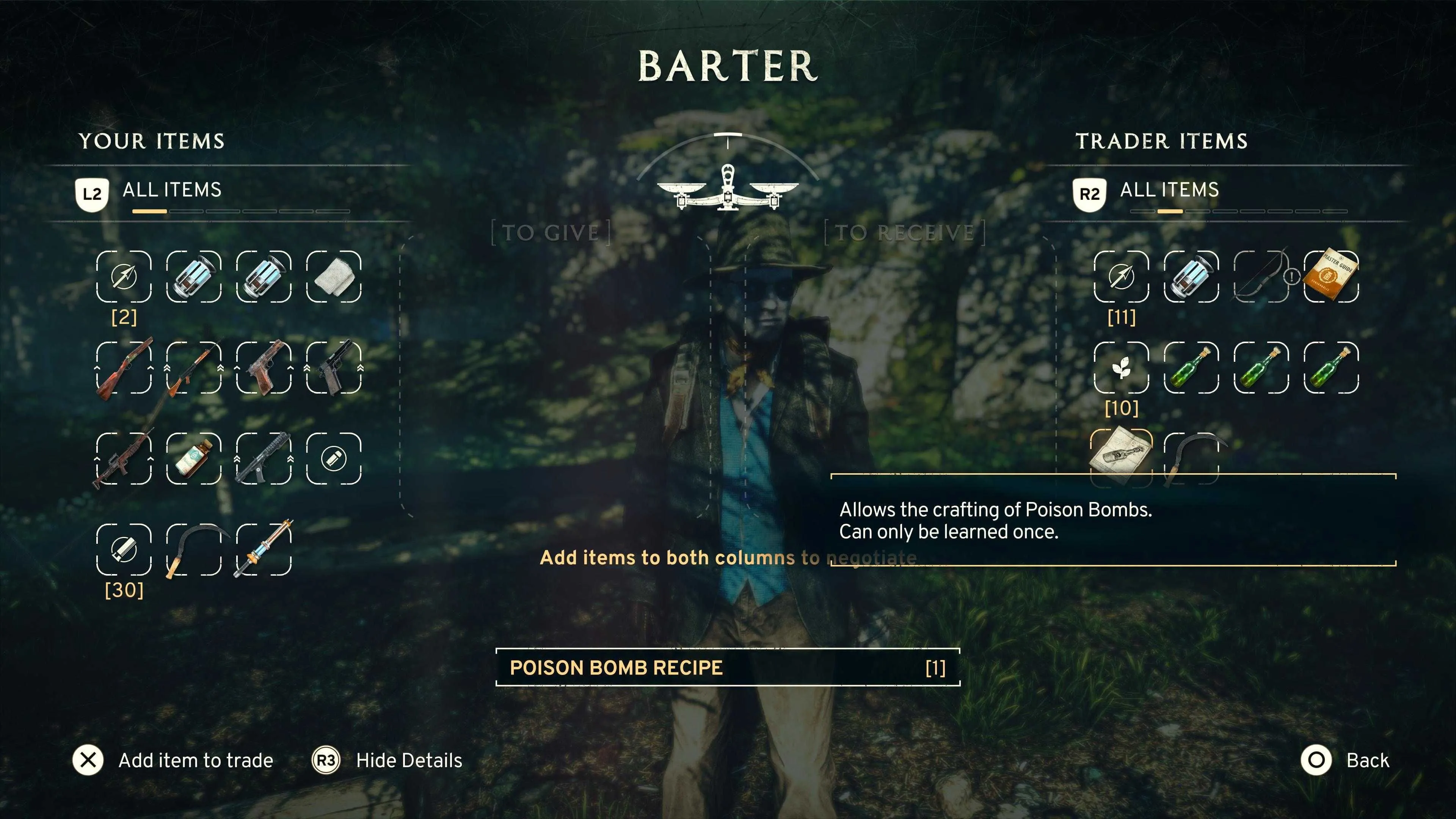Image resolution: width=1456 pixels, height=819 pixels.
Task: Select your arrow stack of two
Action: [124, 276]
